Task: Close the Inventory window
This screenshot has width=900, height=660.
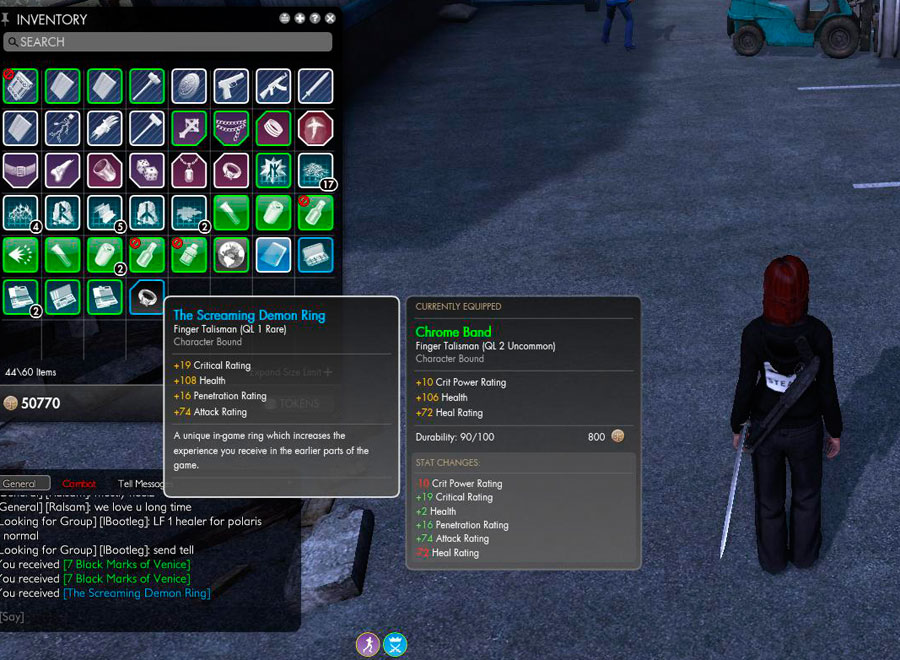Action: pyautogui.click(x=330, y=18)
